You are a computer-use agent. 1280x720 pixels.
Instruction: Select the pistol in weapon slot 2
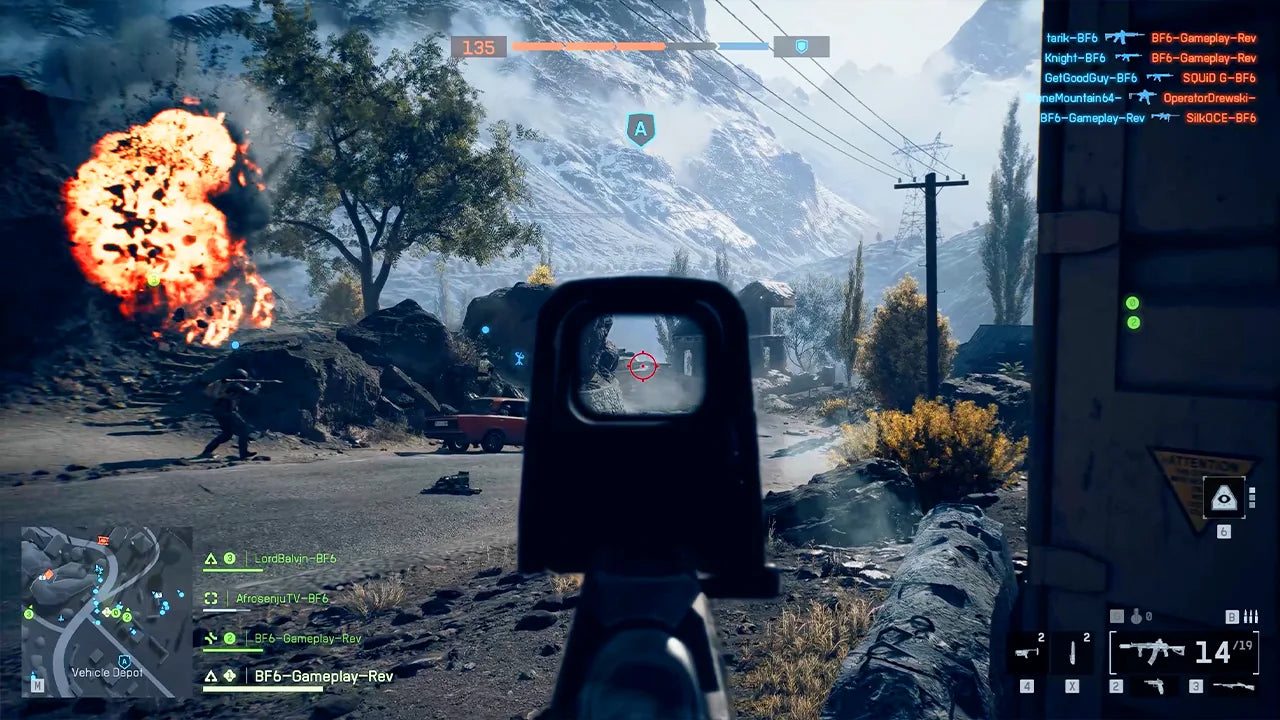click(x=1155, y=687)
